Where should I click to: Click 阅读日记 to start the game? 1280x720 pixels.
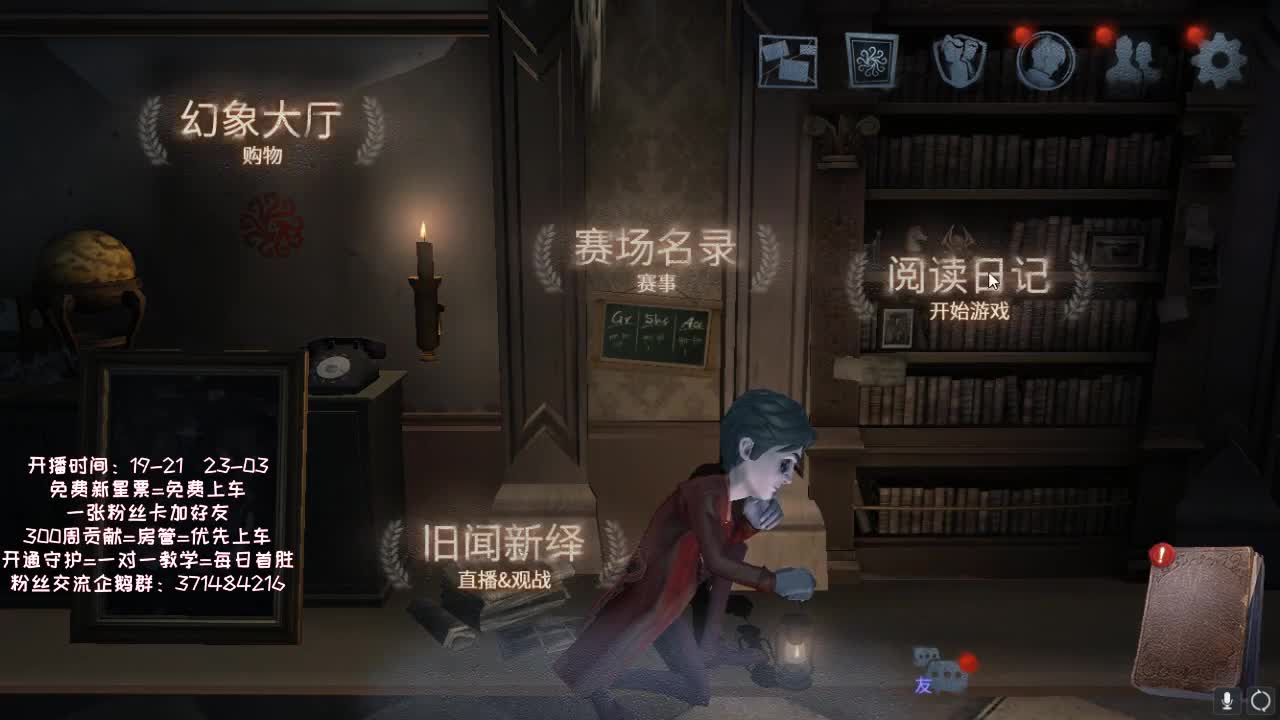click(967, 275)
